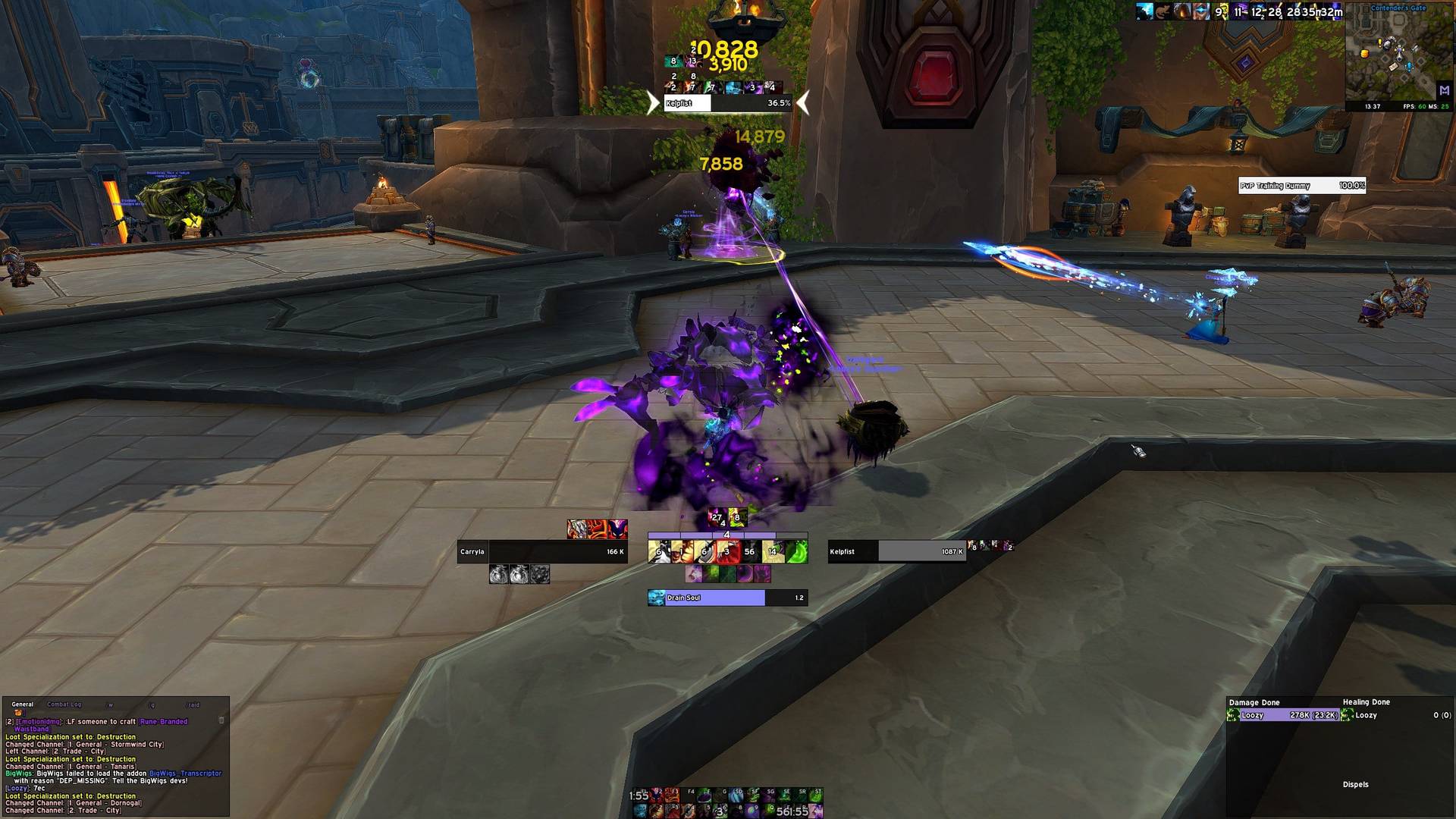Screen dimensions: 1456x819
Task: Click the purple demon face debuff icon
Action: pyautogui.click(x=618, y=529)
